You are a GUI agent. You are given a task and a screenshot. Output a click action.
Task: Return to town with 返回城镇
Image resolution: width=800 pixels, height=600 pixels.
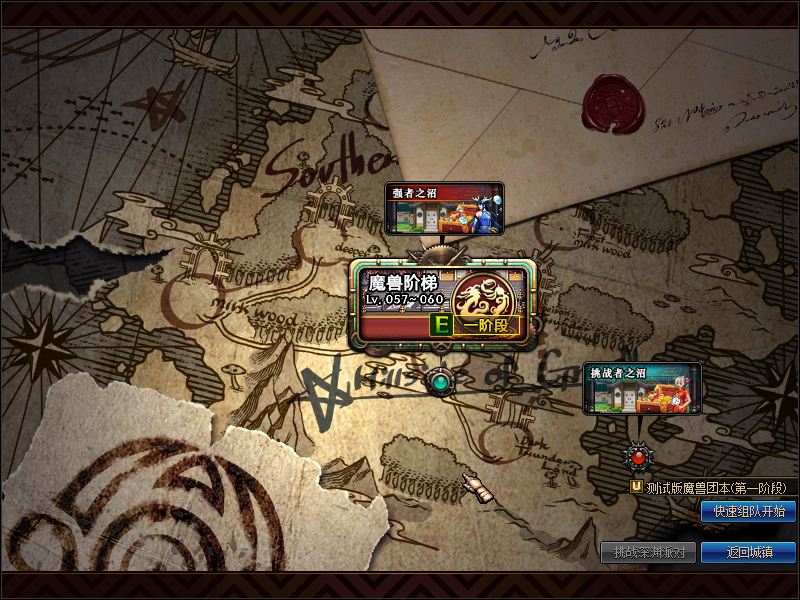748,552
